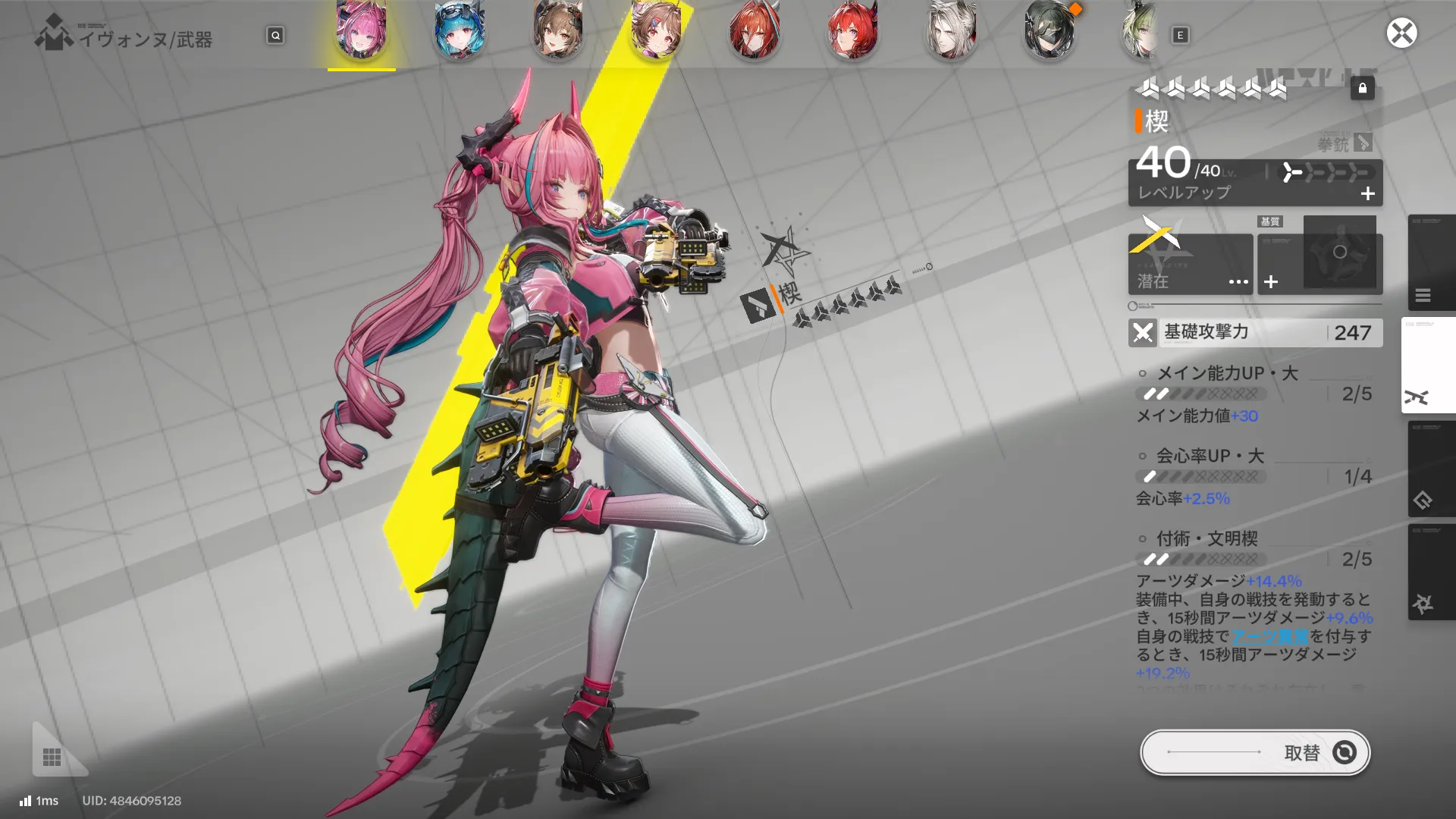Expand potential details via the ellipsis button
Screen dimensions: 1456x819
coord(1238,281)
